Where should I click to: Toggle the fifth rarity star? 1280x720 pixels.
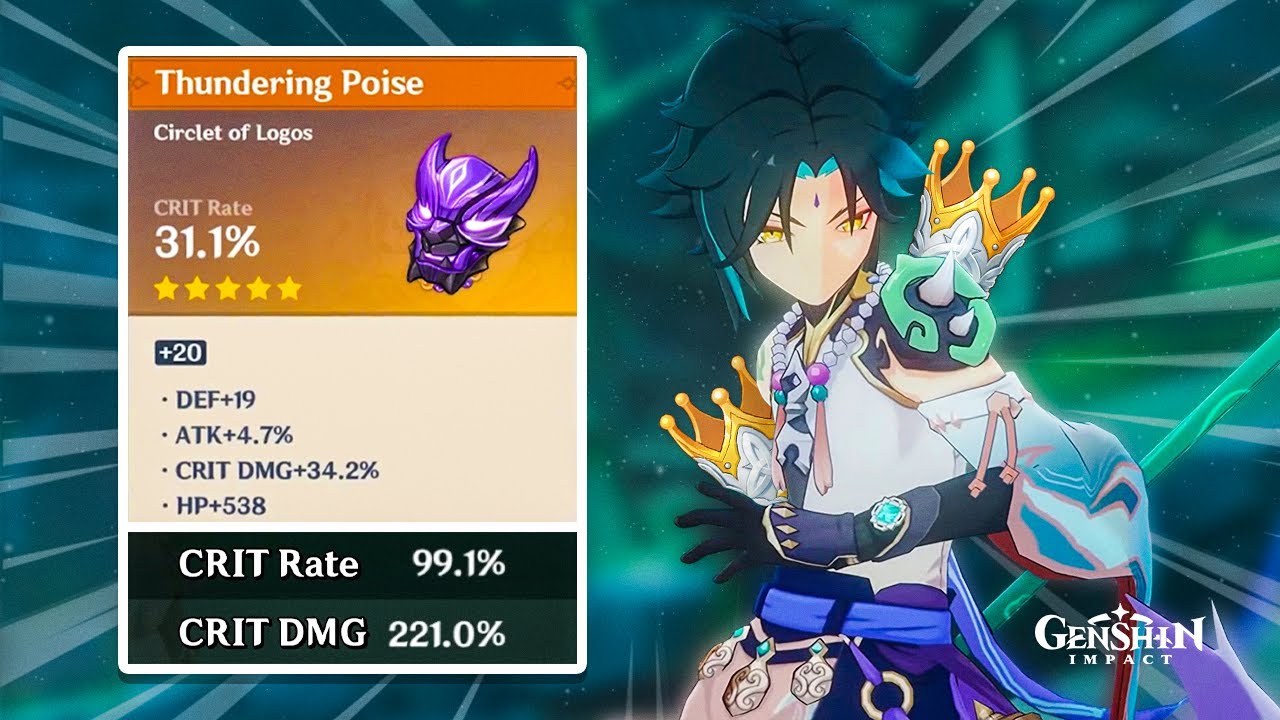click(290, 288)
